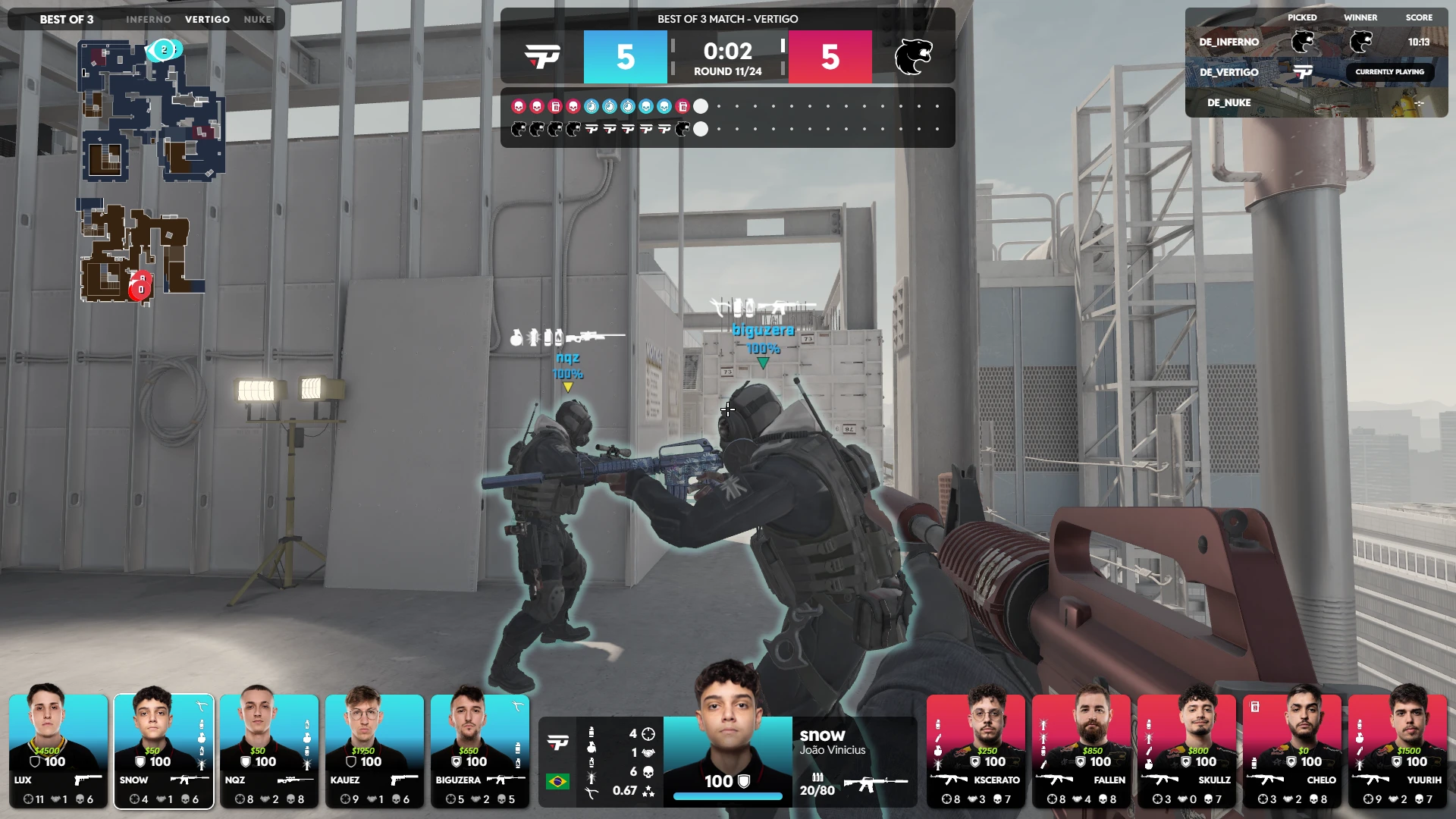The height and width of the screenshot is (819, 1456).
Task: Select LUX's player card
Action: coord(58,750)
